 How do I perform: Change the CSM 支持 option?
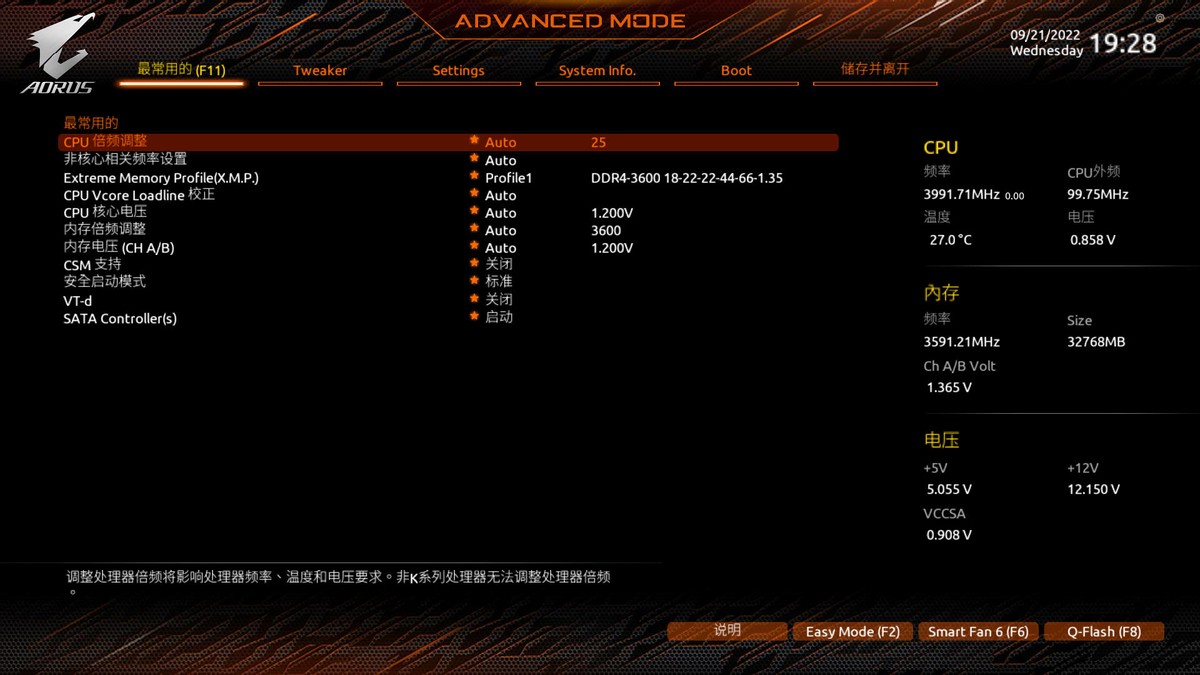pyautogui.click(x=92, y=265)
